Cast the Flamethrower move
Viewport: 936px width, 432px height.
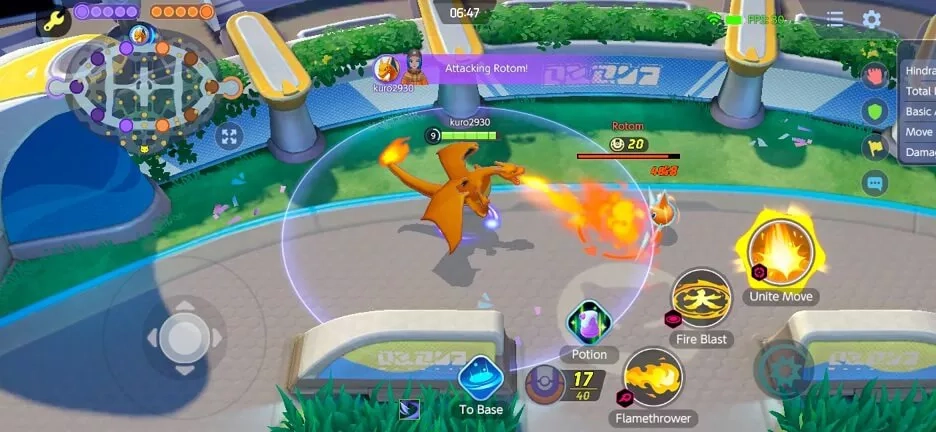653,378
